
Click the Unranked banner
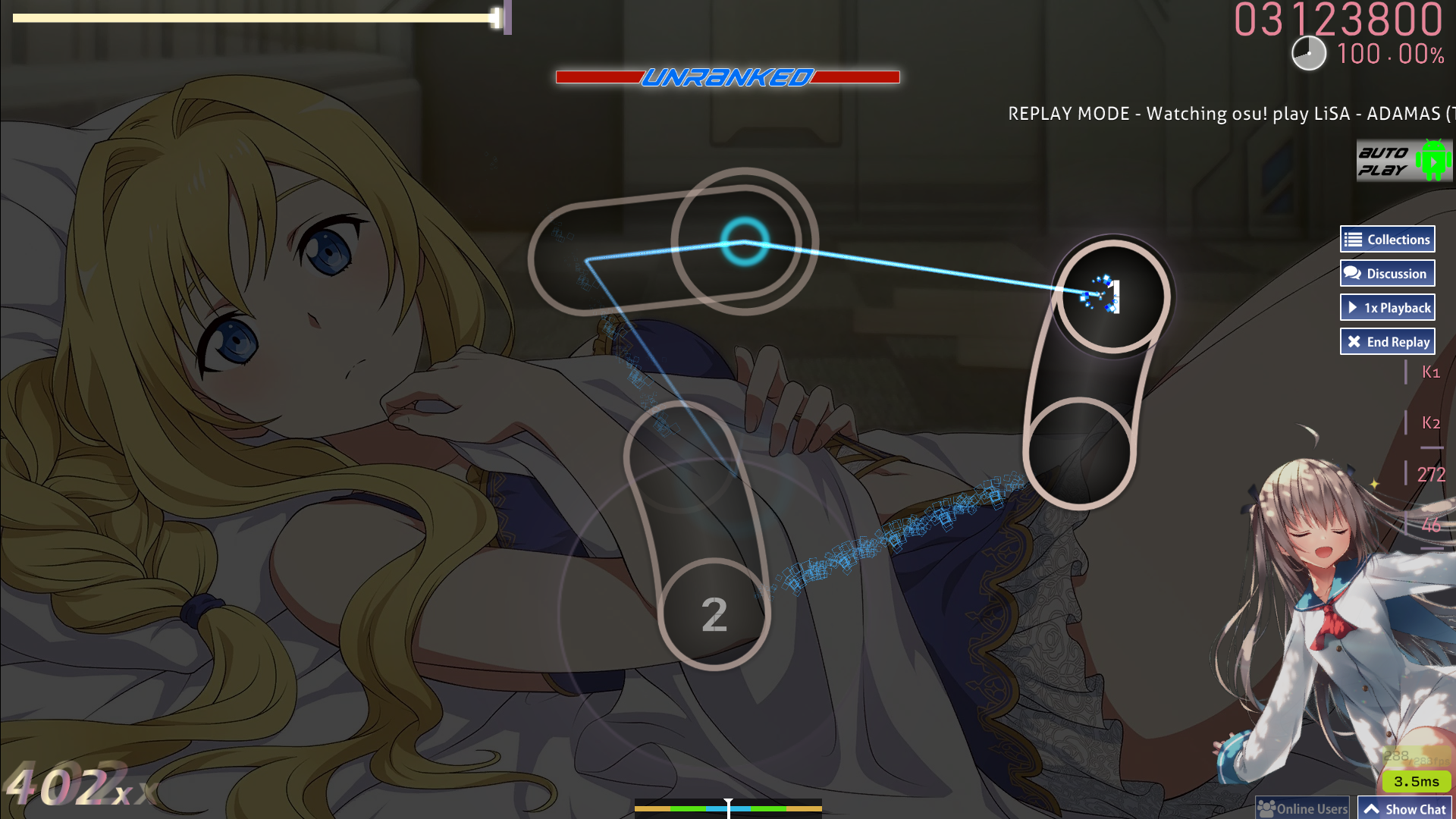(728, 76)
